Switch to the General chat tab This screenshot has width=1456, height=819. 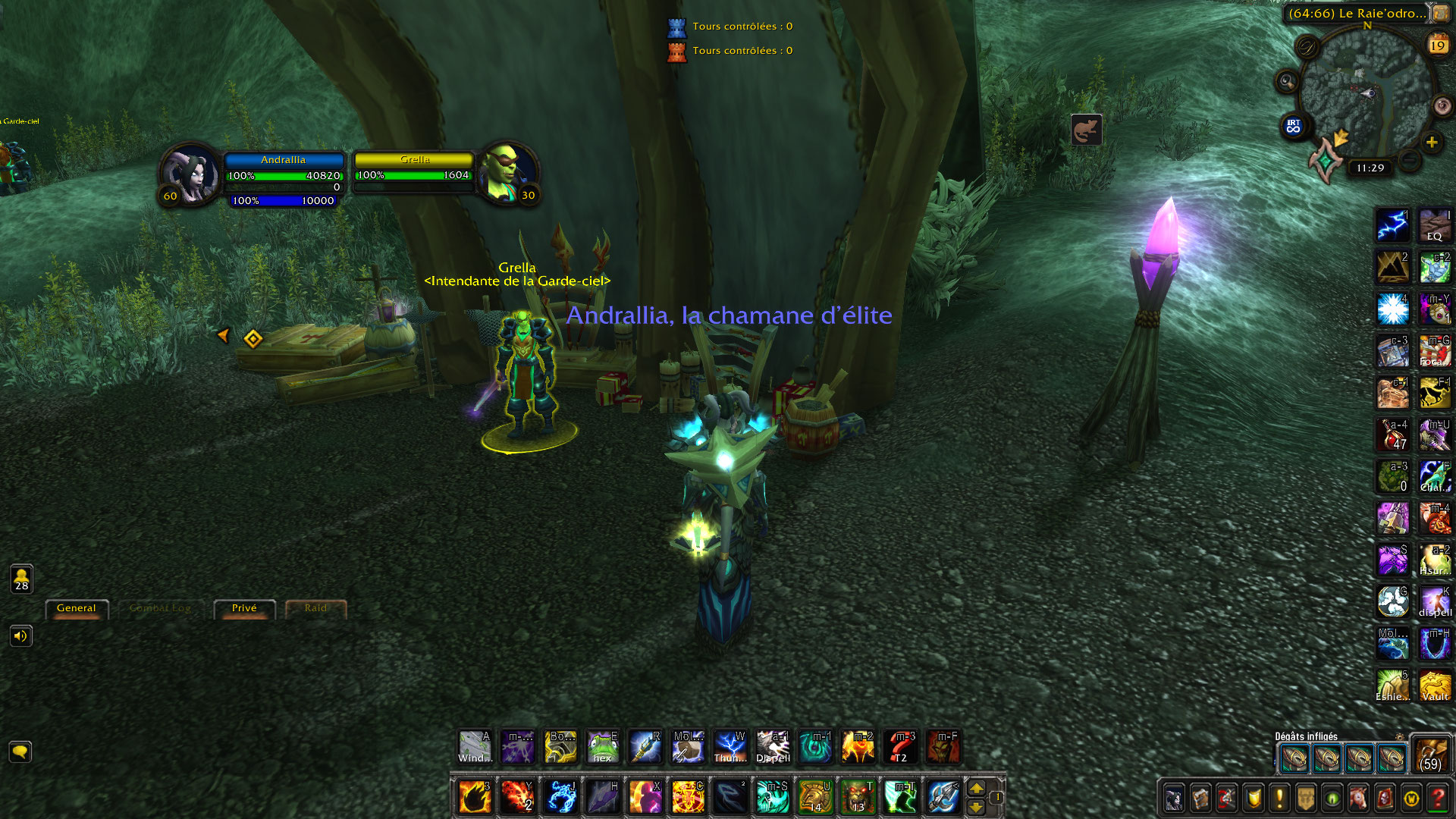pos(77,607)
